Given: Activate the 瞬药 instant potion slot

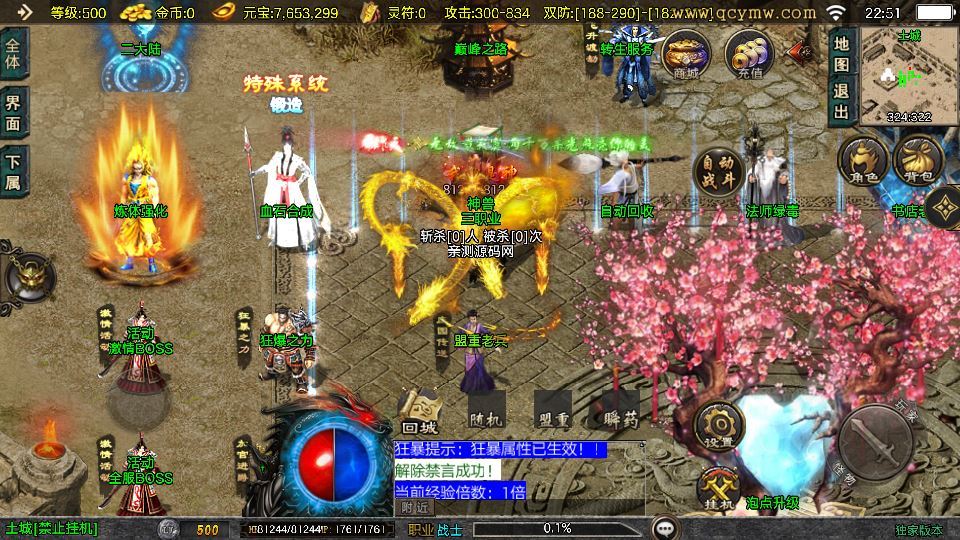Looking at the screenshot, I should 621,410.
